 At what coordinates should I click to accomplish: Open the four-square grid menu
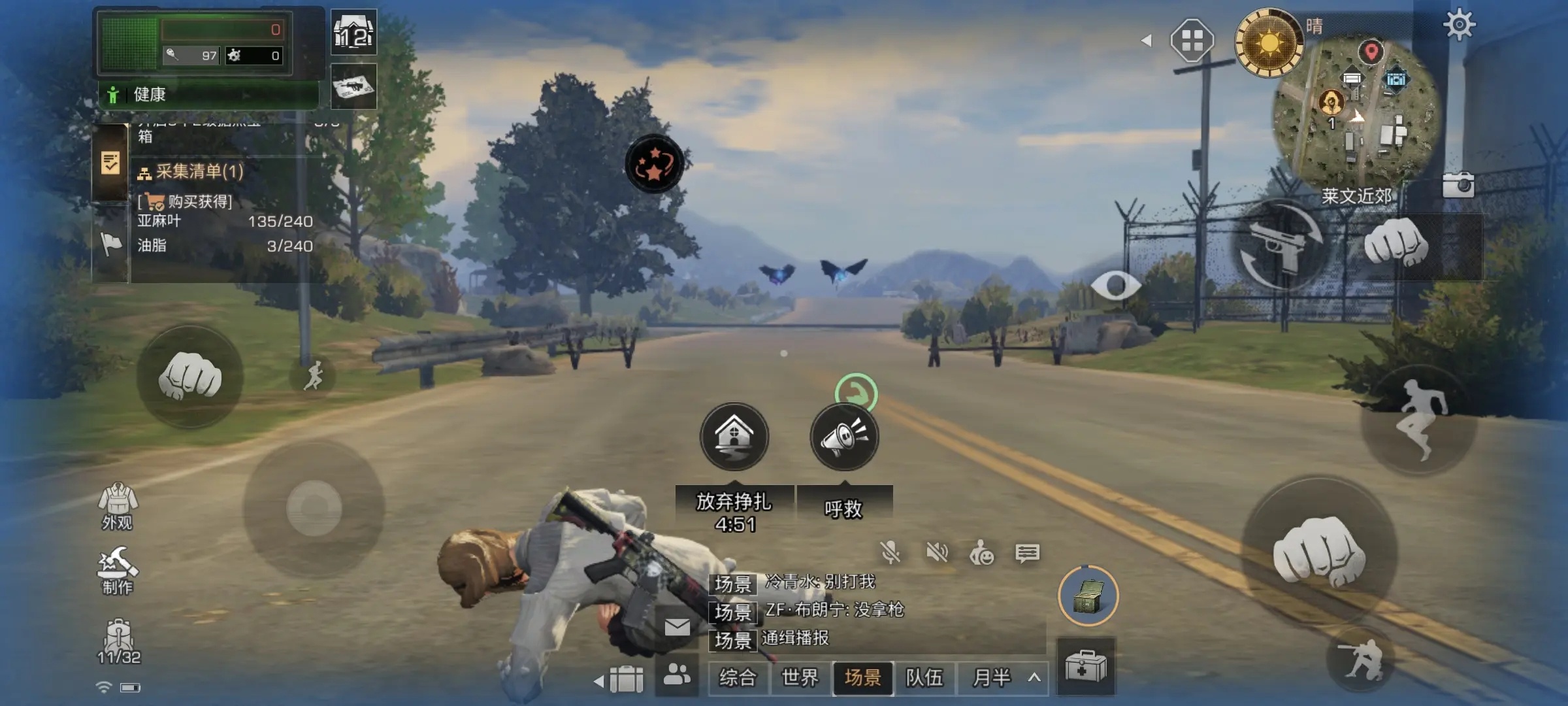tap(1192, 41)
